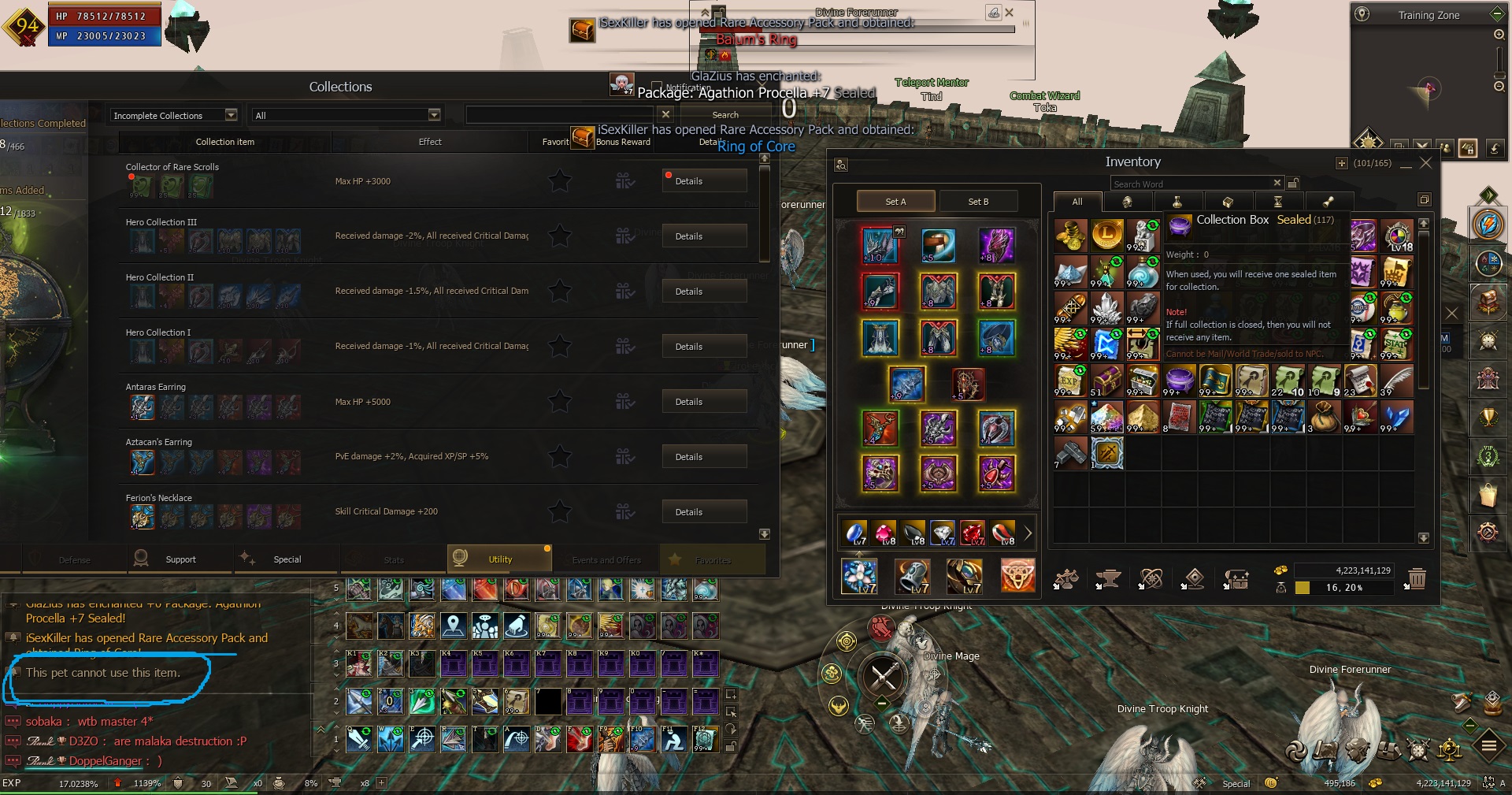The image size is (1512, 795).
Task: Open Details for Ferion's Necklace collection
Action: pos(703,512)
